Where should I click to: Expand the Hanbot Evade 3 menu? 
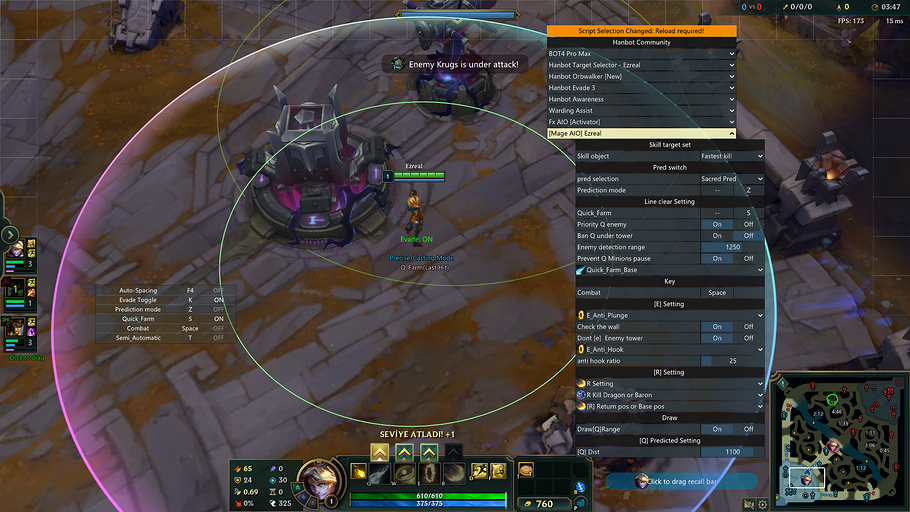coord(641,88)
